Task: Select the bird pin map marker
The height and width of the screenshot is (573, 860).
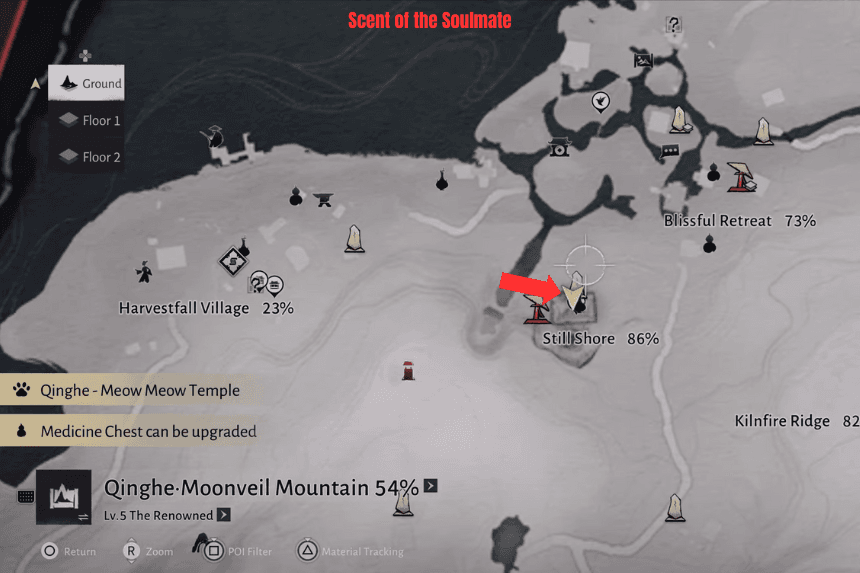Action: tap(600, 101)
